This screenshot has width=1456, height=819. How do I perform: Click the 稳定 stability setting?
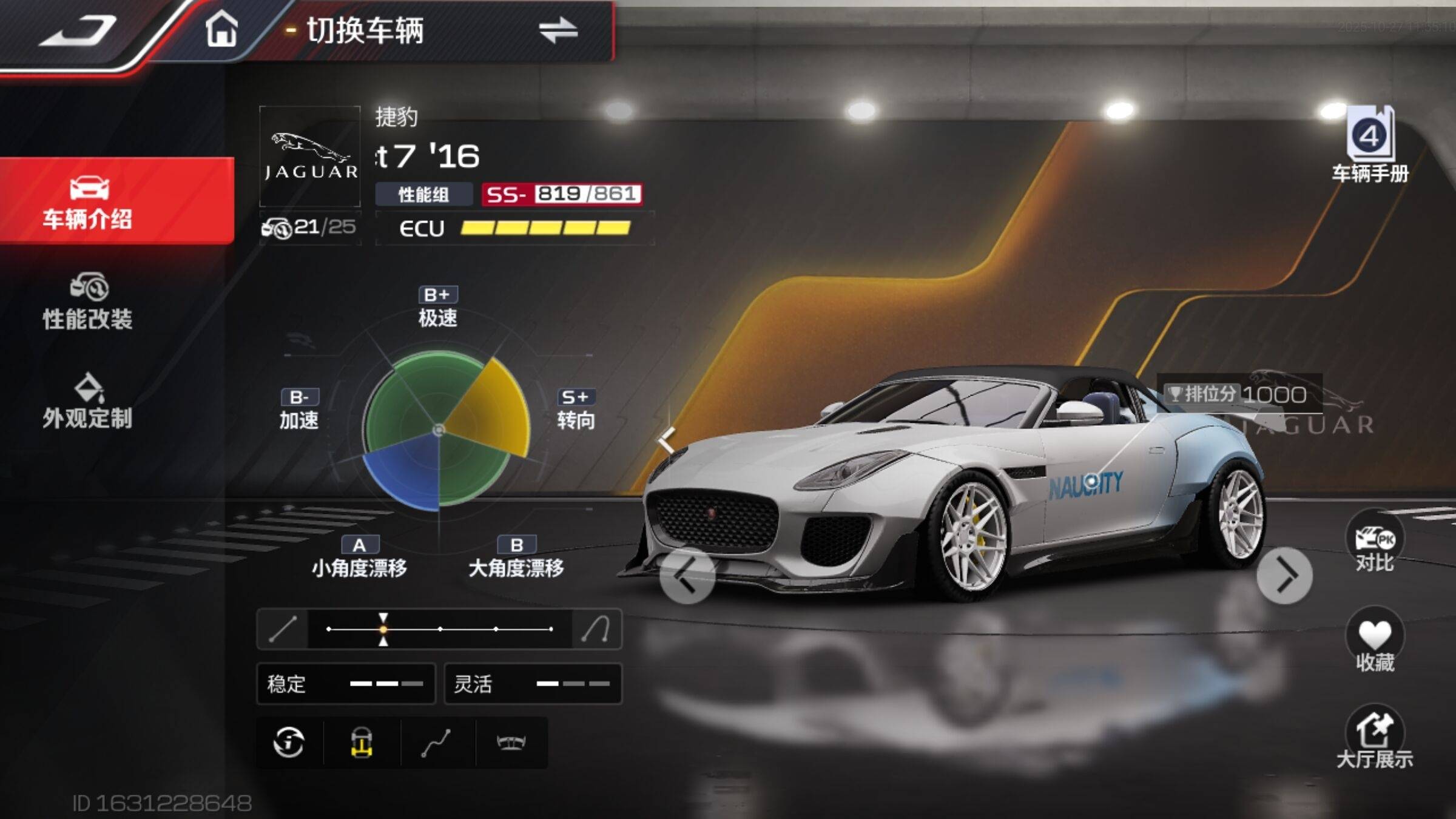346,684
